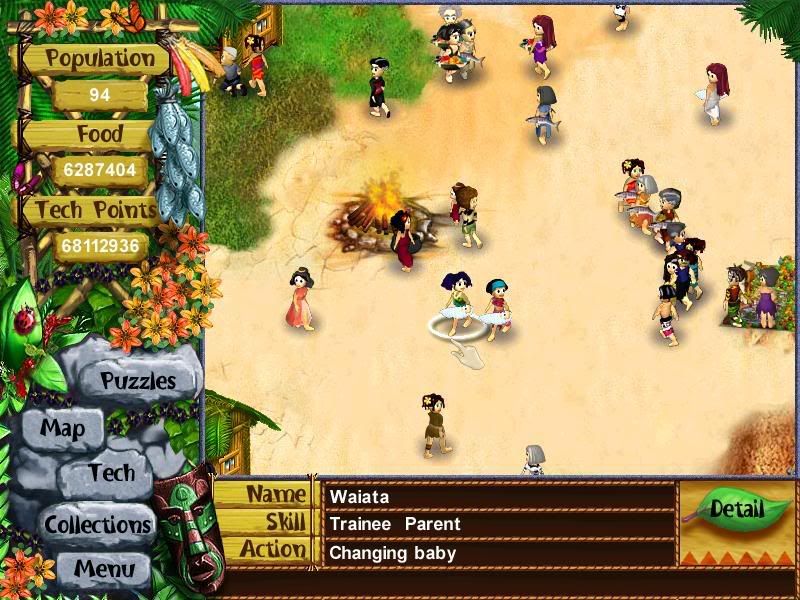Open the Tech screen
The image size is (800, 600).
click(x=110, y=473)
